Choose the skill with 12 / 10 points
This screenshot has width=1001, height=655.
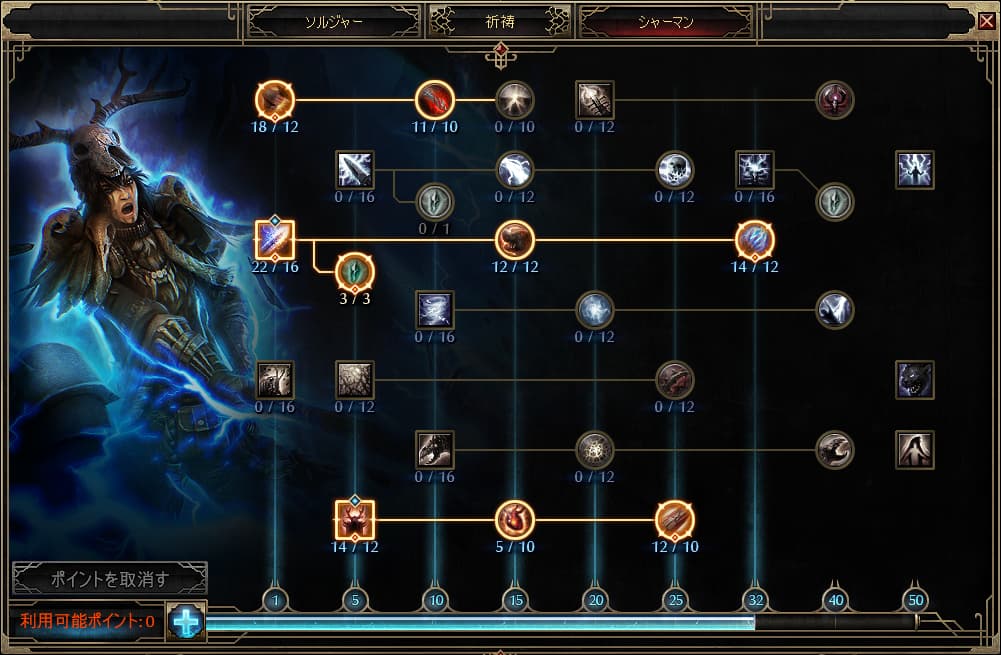(x=675, y=520)
